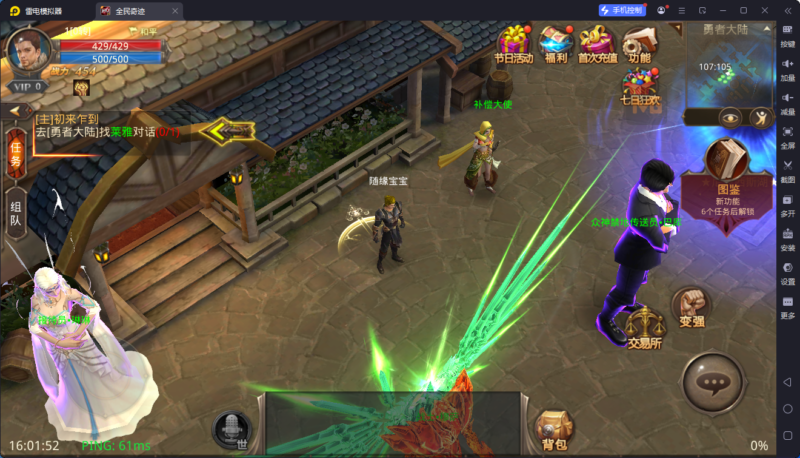This screenshot has height=458, width=800.
Task: Open the 功能 functions menu
Action: click(x=639, y=42)
